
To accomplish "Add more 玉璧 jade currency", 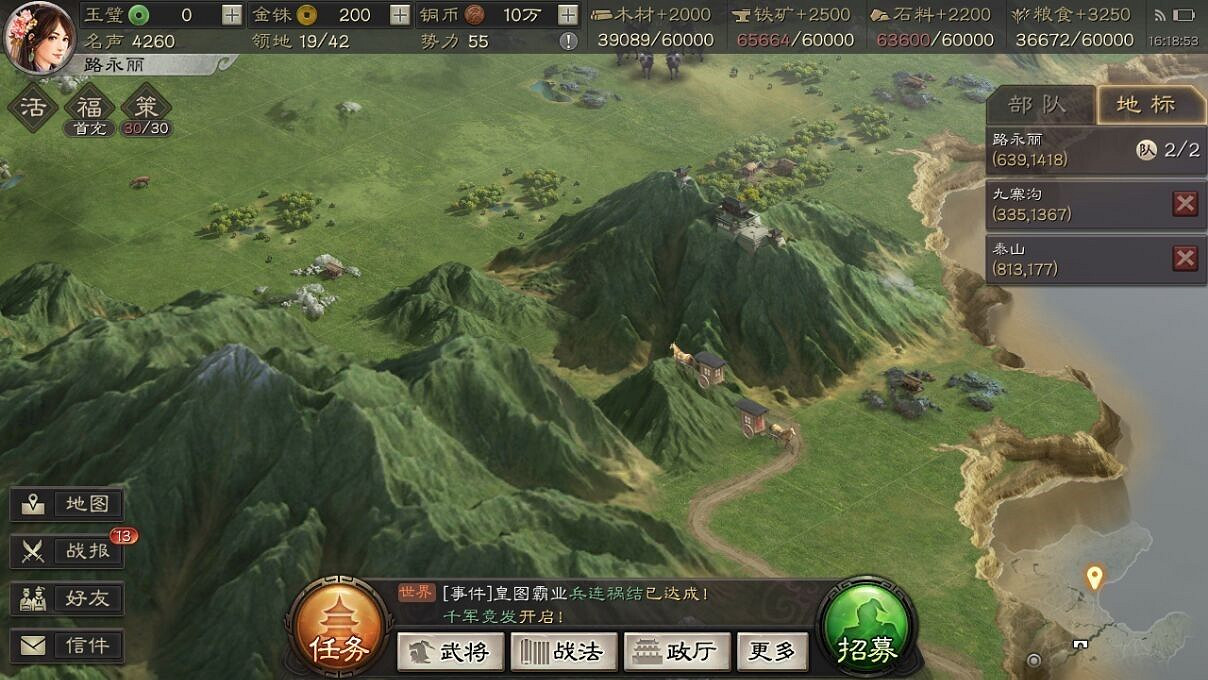I will pos(231,15).
